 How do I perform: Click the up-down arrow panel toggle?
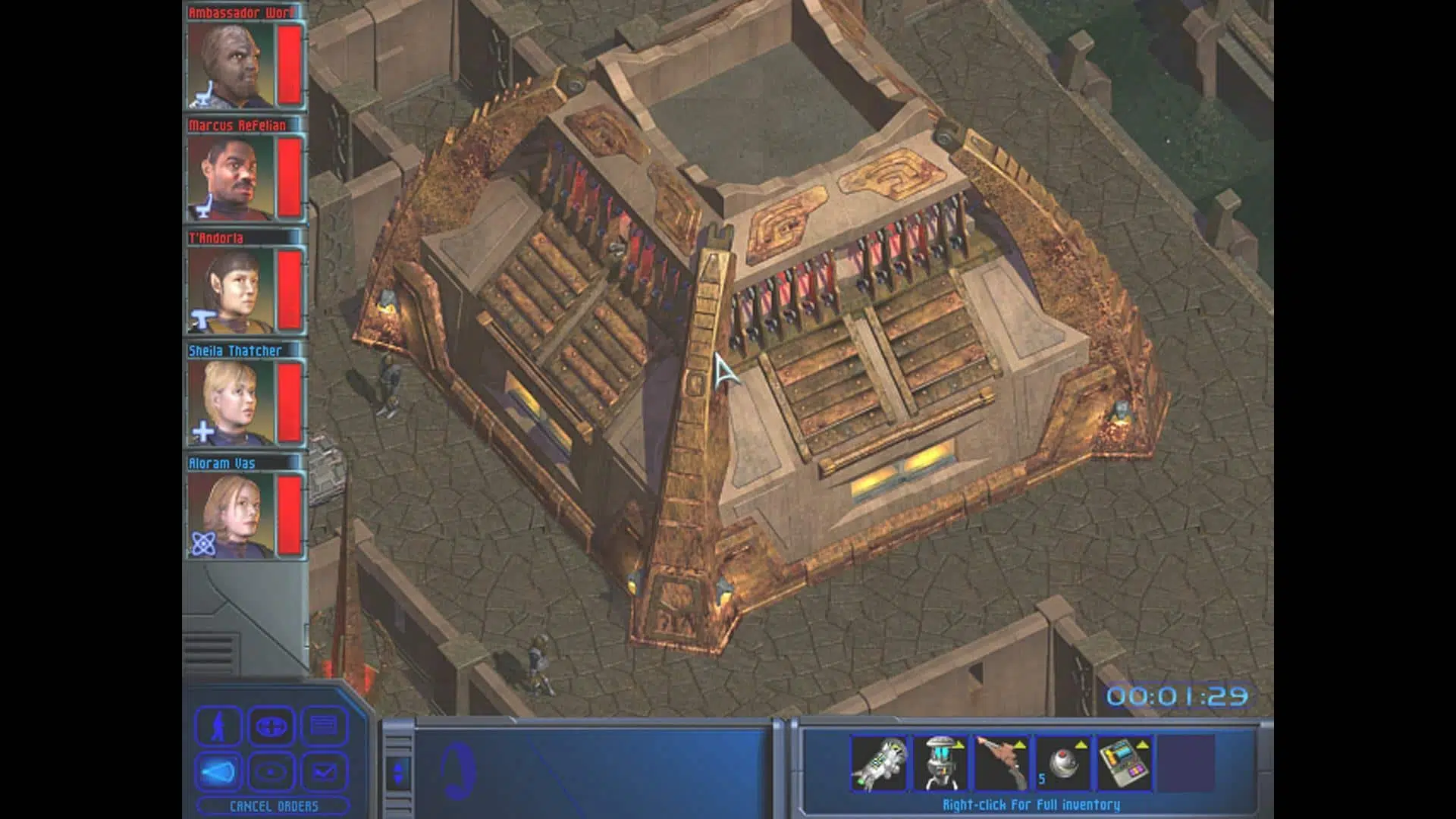pyautogui.click(x=399, y=773)
